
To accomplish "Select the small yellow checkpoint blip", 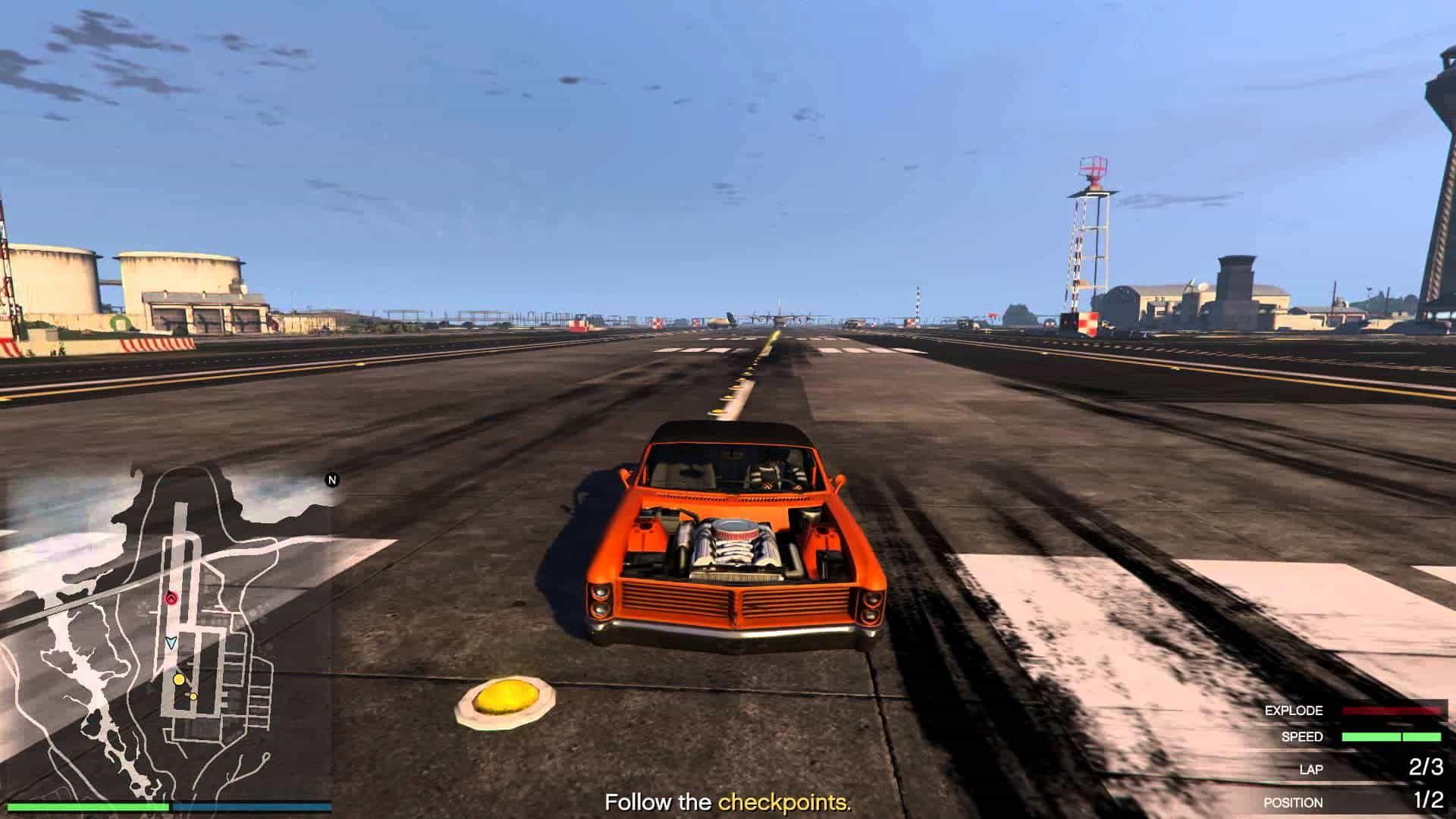I will (193, 696).
